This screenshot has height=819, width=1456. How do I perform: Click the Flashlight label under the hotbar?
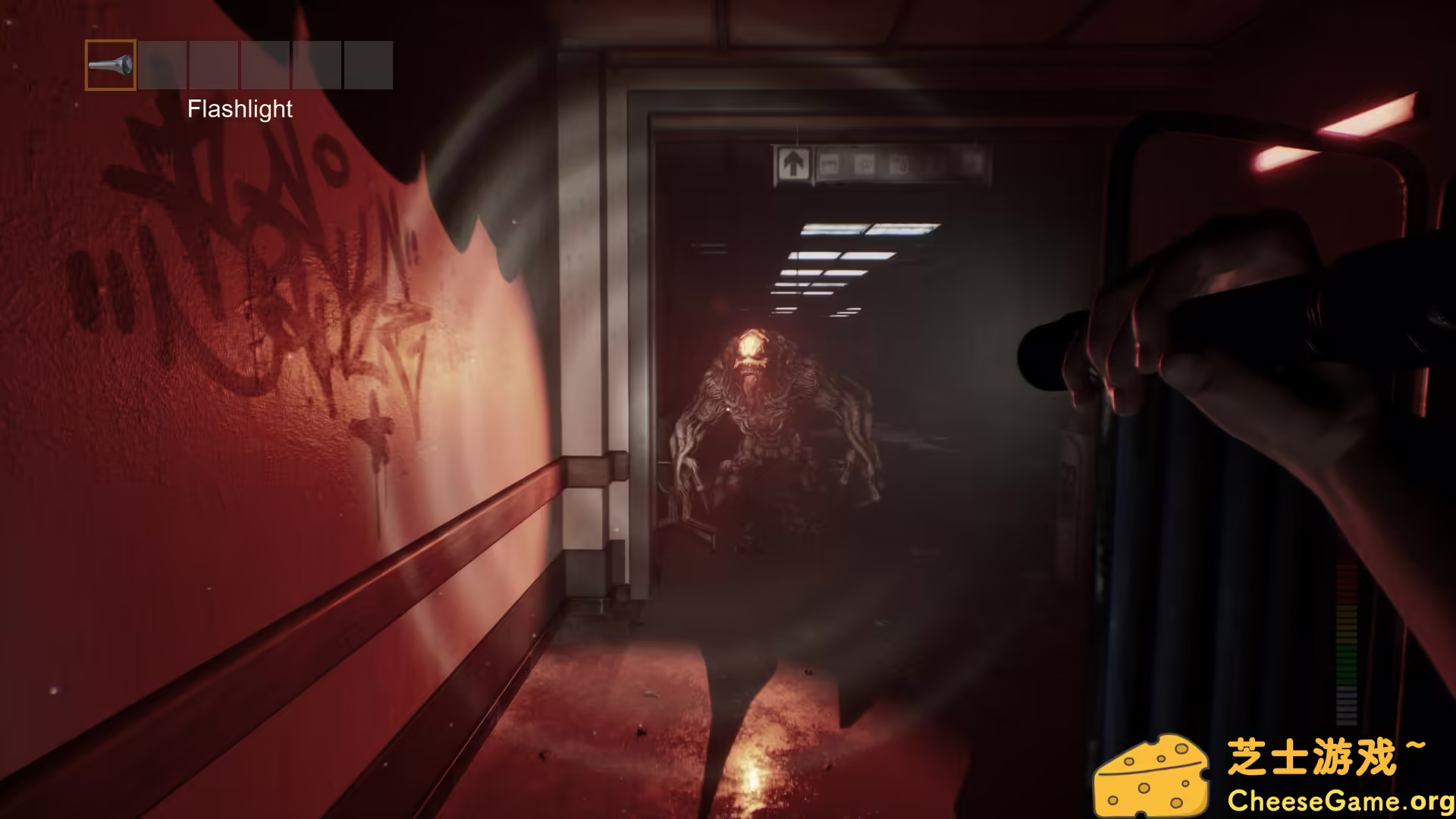[x=240, y=109]
